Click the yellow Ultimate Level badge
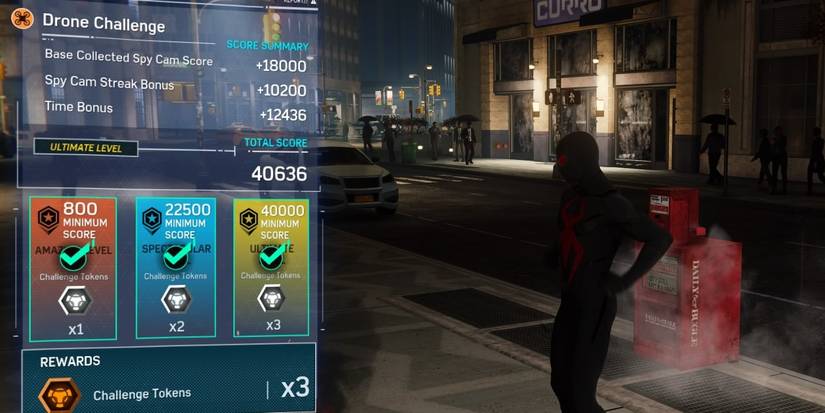Image resolution: width=825 pixels, height=413 pixels. (86, 148)
